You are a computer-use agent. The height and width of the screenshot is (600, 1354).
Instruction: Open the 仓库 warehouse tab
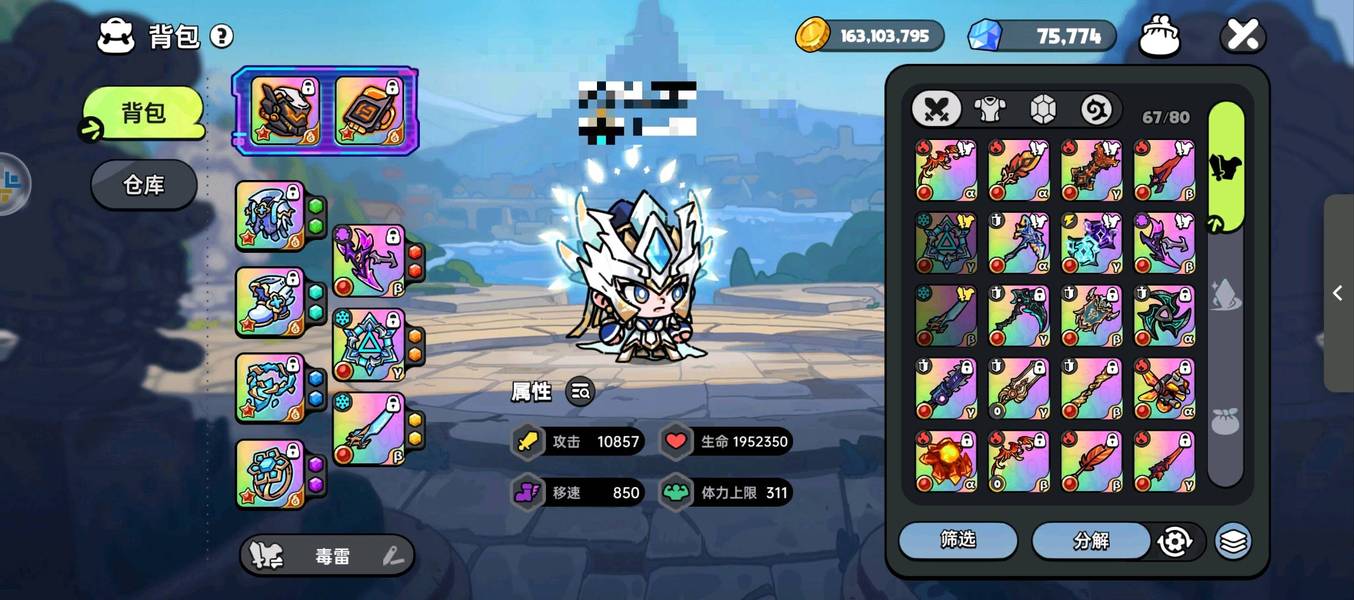point(143,185)
